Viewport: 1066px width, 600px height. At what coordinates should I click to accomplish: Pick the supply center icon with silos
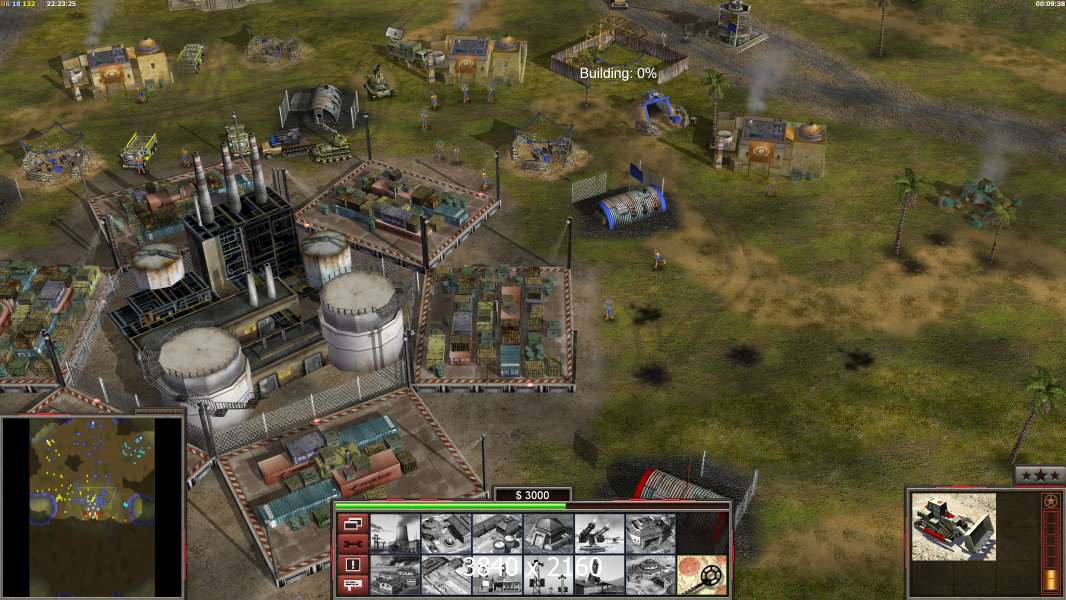[x=497, y=534]
